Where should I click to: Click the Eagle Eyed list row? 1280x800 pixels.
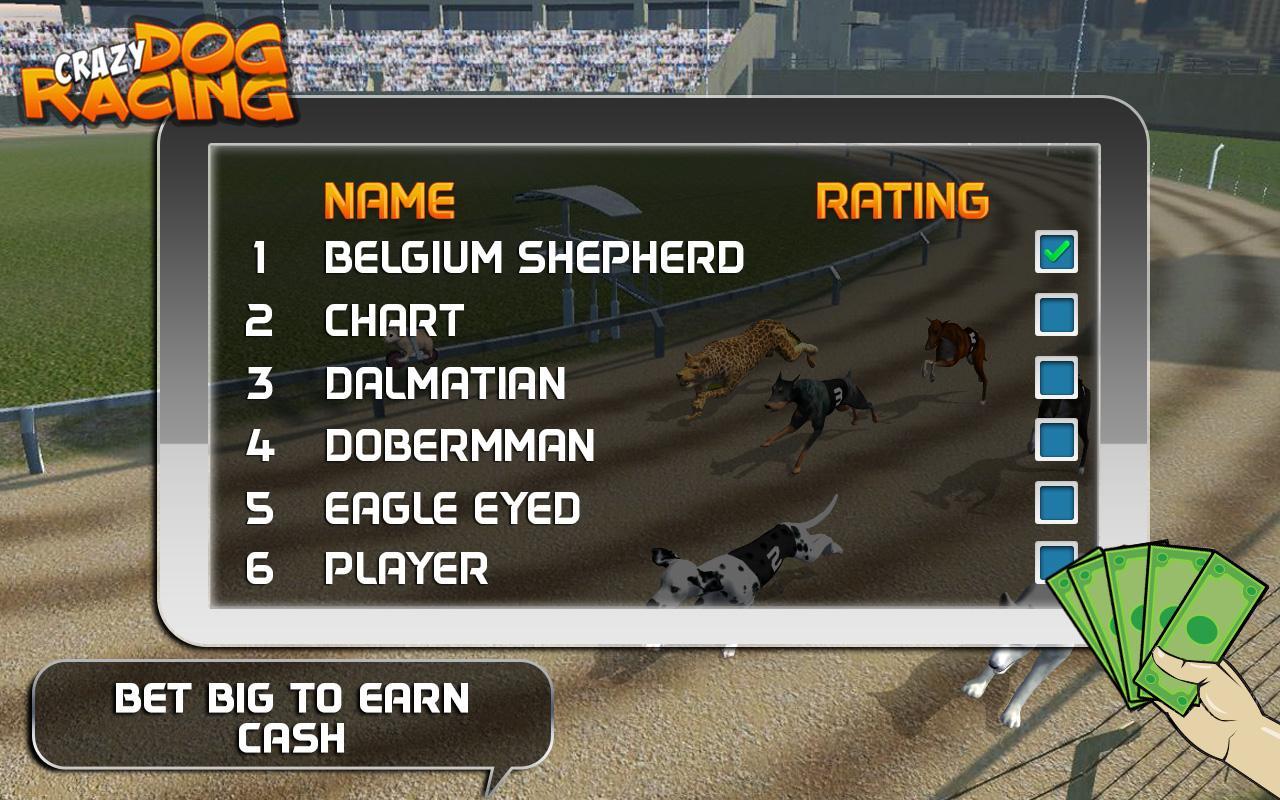(452, 508)
